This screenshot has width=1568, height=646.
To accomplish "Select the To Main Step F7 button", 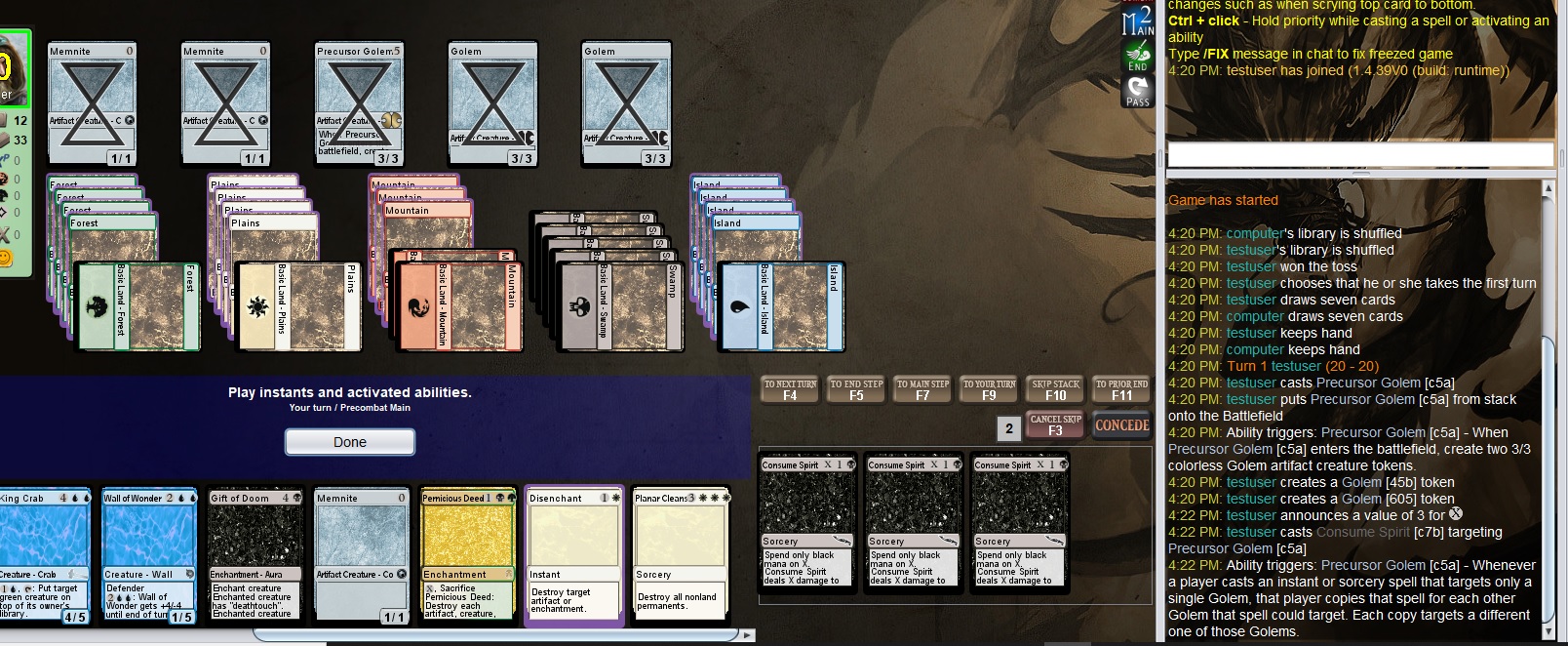I will pyautogui.click(x=922, y=389).
